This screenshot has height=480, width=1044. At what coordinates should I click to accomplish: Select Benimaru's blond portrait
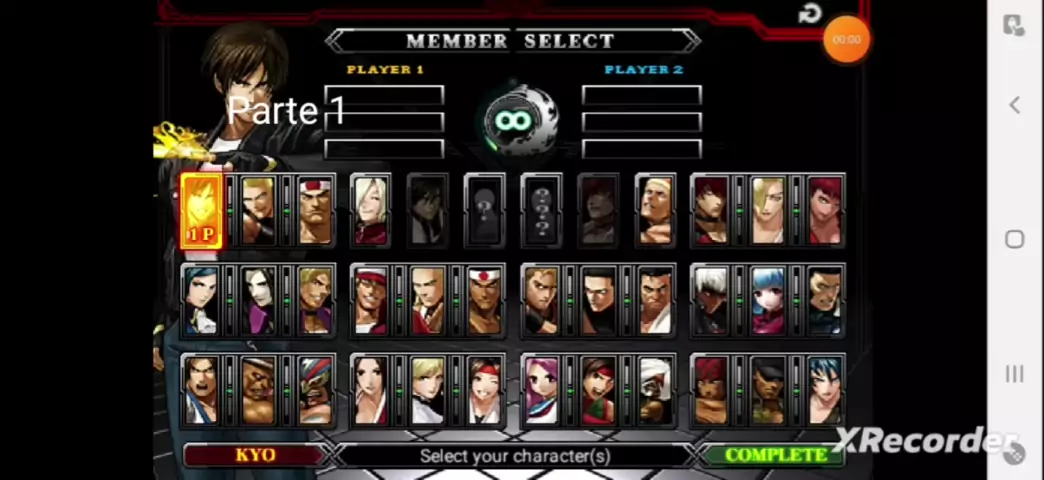tap(258, 210)
